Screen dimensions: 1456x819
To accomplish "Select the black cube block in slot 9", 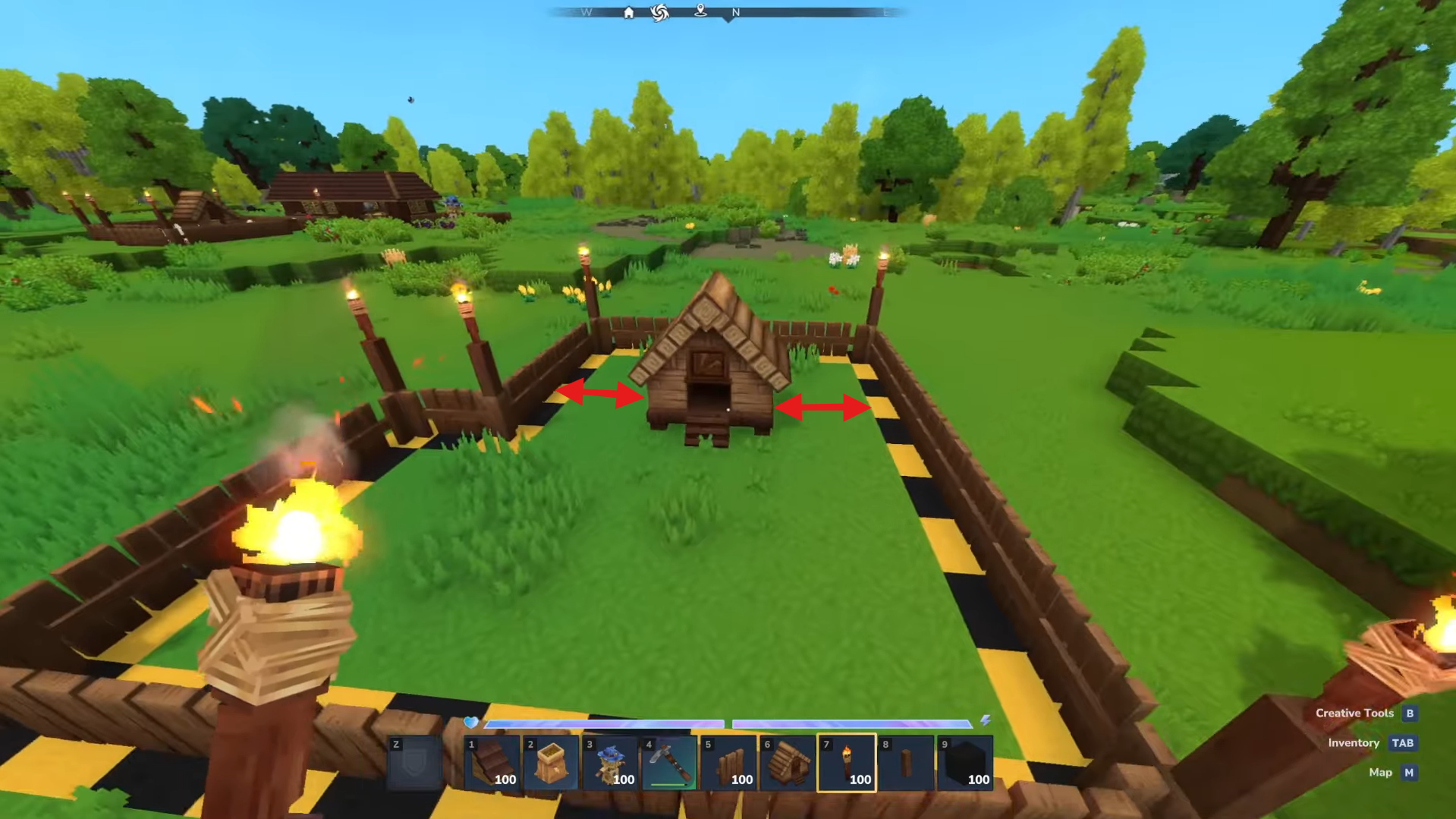I will click(x=965, y=763).
